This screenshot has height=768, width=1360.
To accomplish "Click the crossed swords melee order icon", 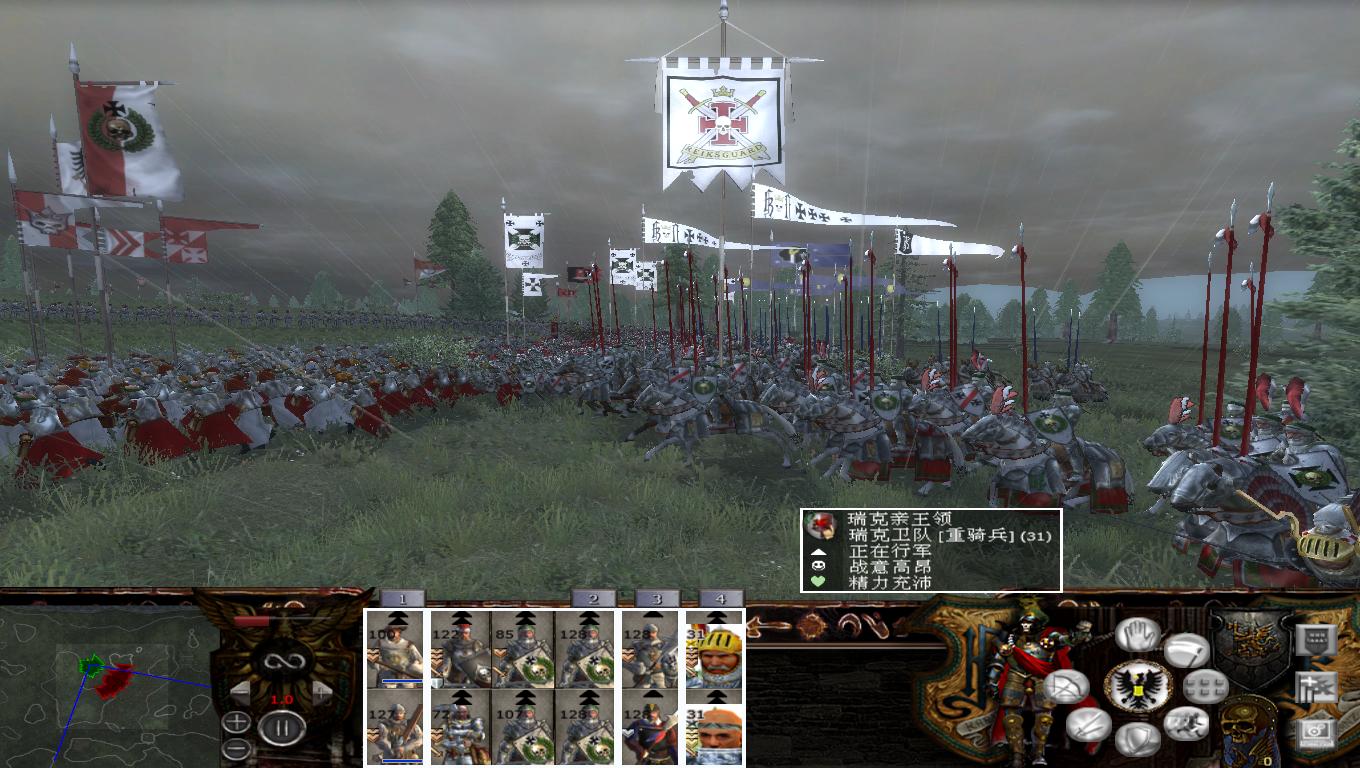I will [1089, 725].
